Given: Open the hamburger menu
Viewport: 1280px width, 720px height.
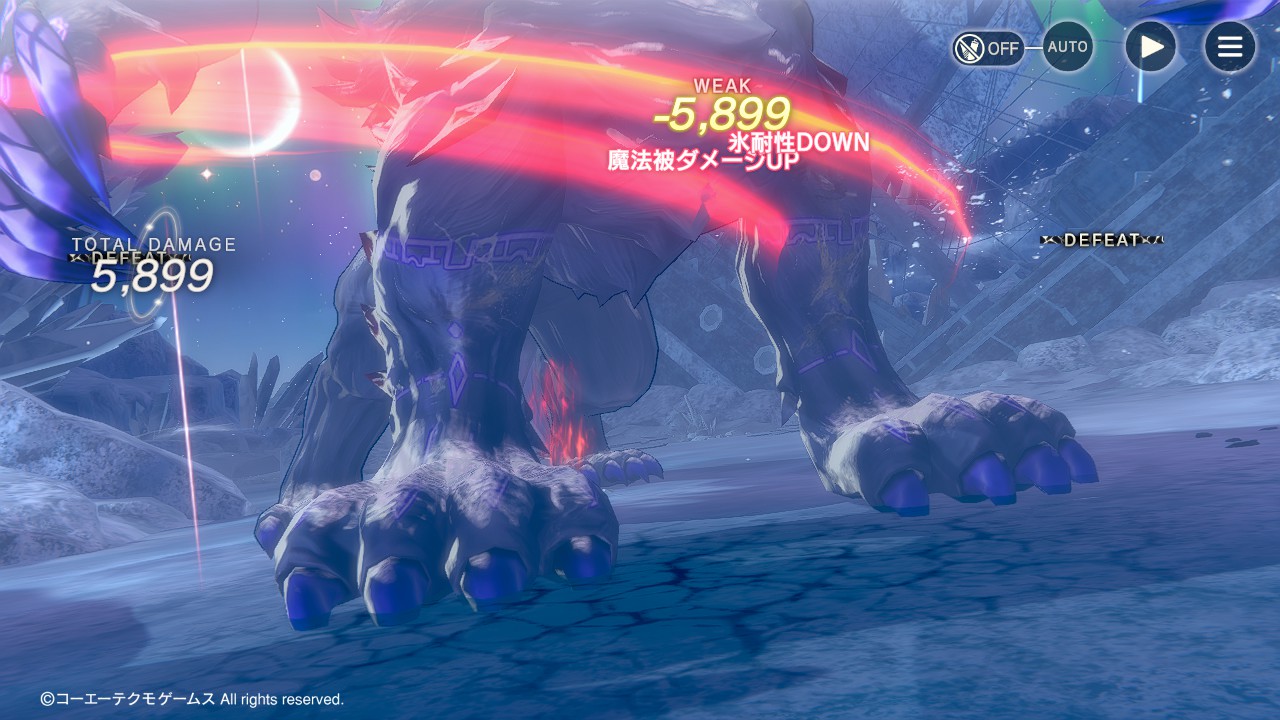Looking at the screenshot, I should [x=1229, y=47].
